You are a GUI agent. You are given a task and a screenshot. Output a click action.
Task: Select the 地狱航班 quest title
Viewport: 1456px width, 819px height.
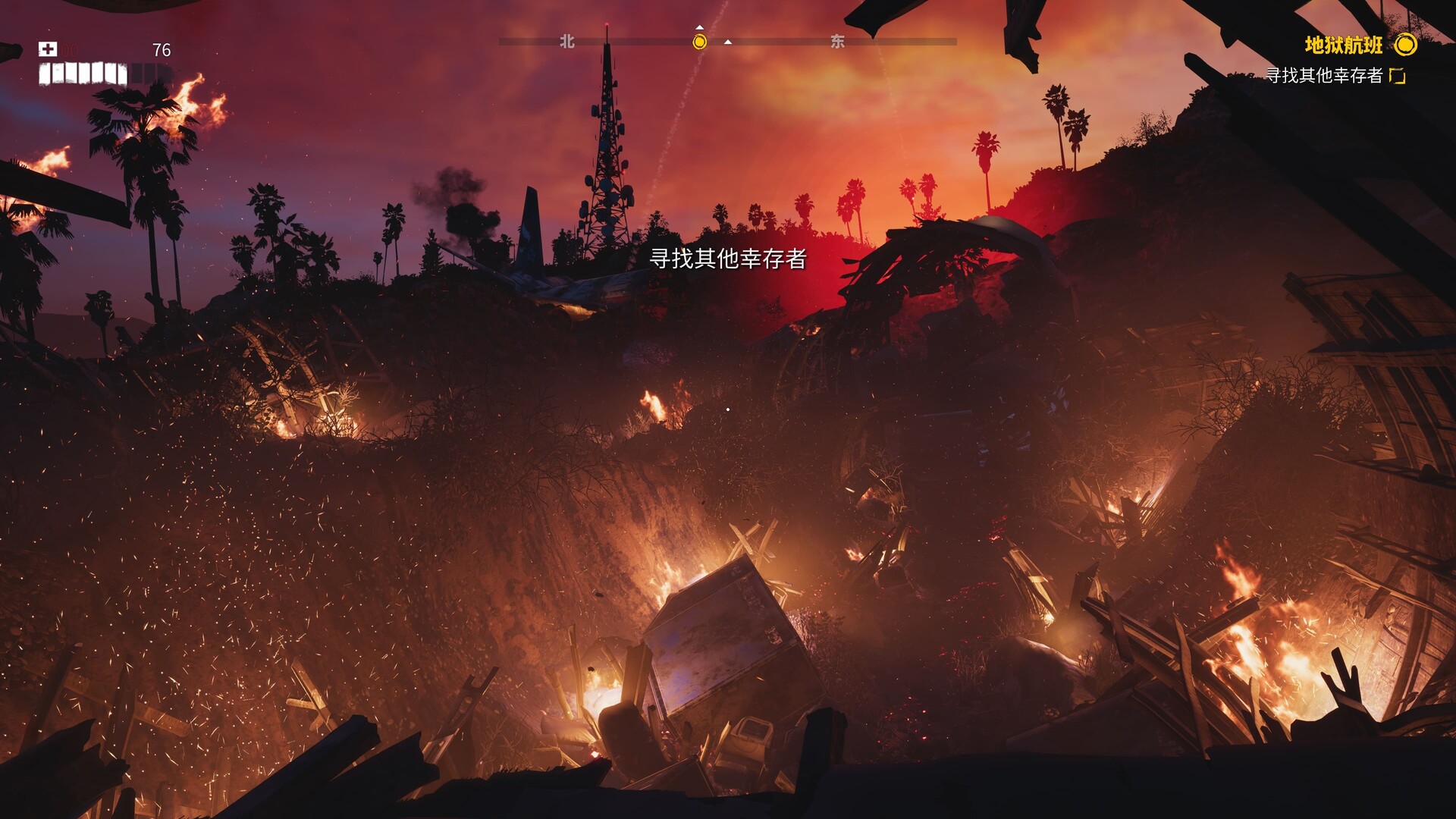[1343, 45]
